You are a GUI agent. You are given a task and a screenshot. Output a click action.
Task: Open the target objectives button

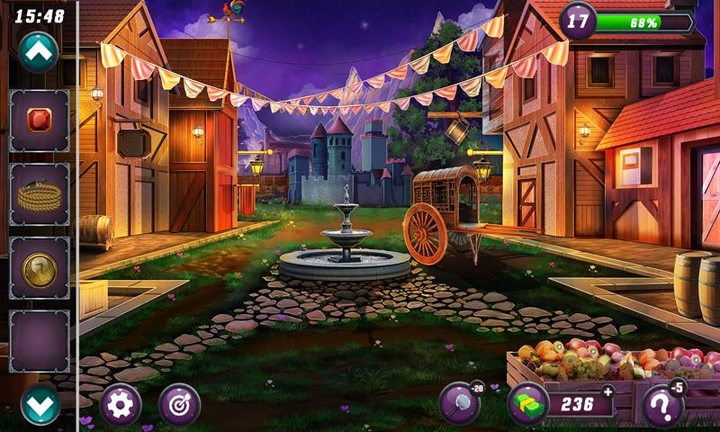tap(179, 404)
